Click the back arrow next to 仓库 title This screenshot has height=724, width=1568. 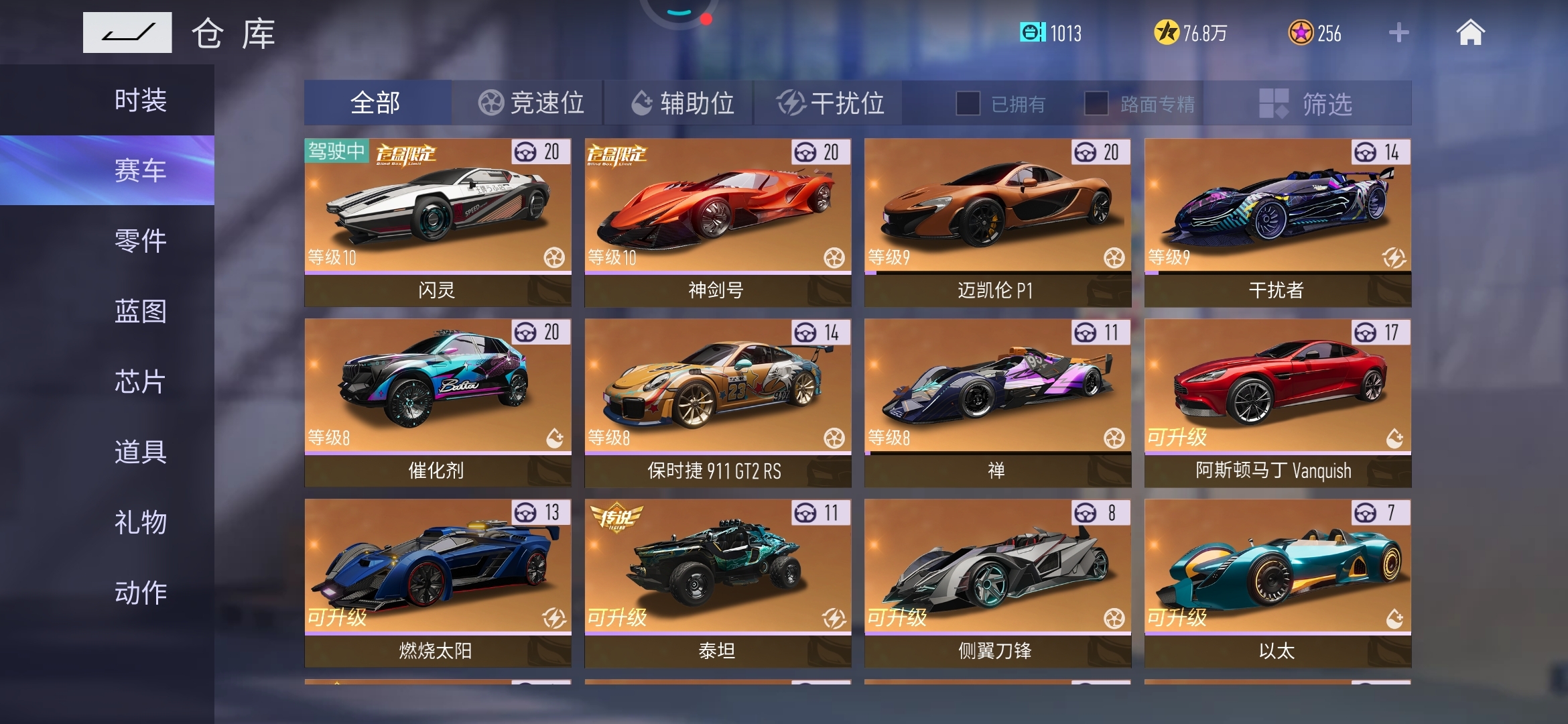(127, 31)
